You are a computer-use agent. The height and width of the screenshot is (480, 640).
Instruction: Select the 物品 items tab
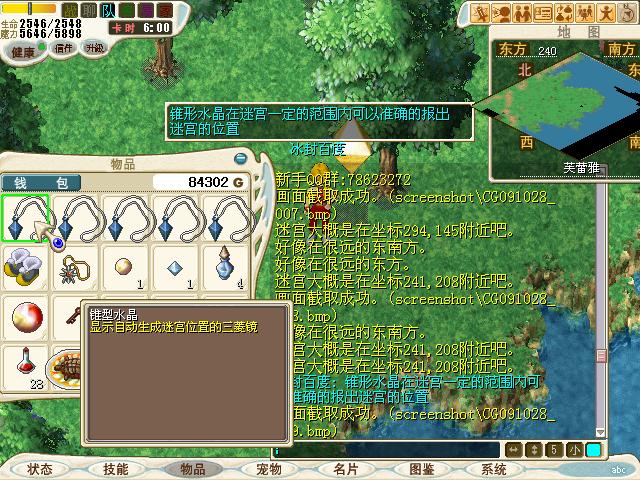[191, 469]
